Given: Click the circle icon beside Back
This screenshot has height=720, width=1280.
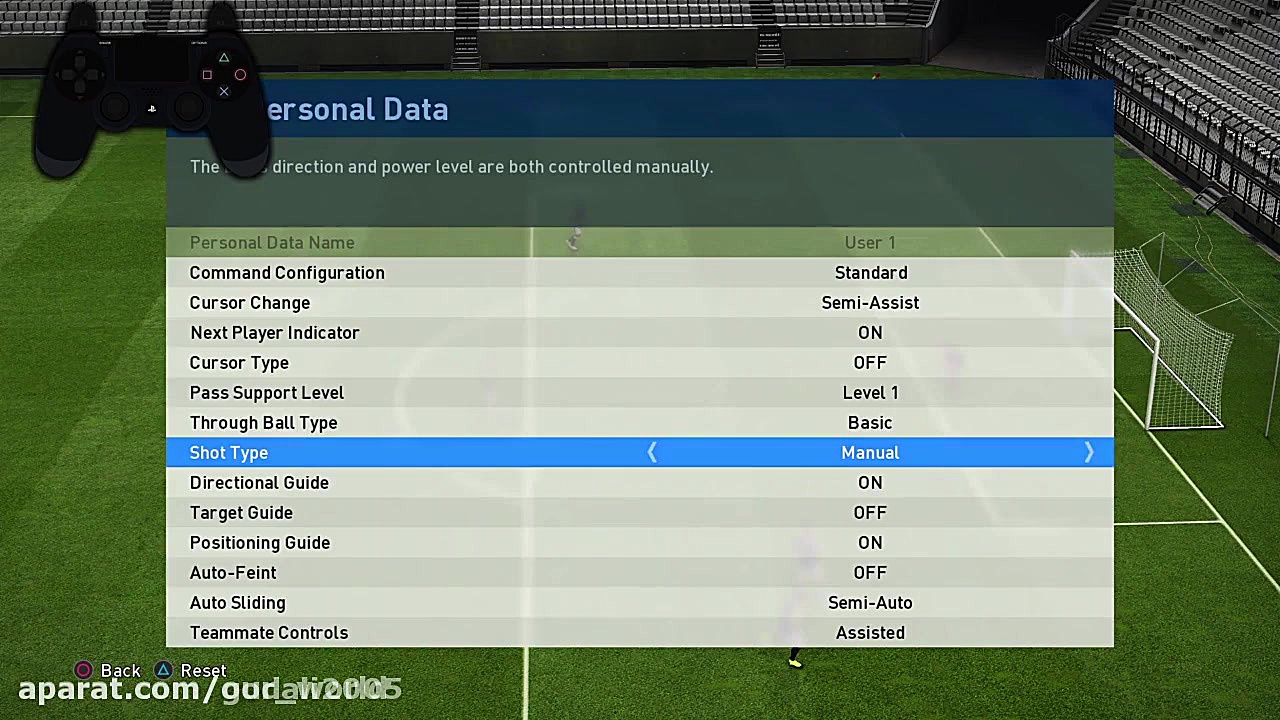Looking at the screenshot, I should tap(83, 670).
